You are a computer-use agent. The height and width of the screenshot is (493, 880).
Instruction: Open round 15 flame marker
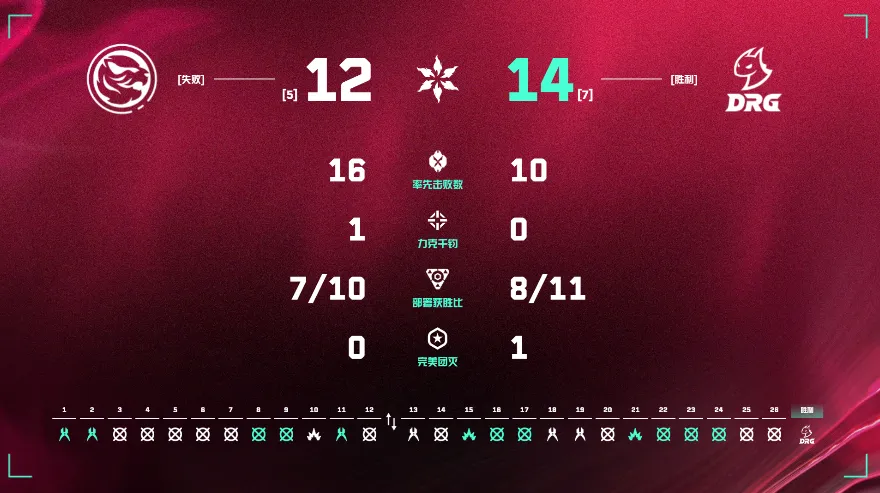click(x=468, y=434)
